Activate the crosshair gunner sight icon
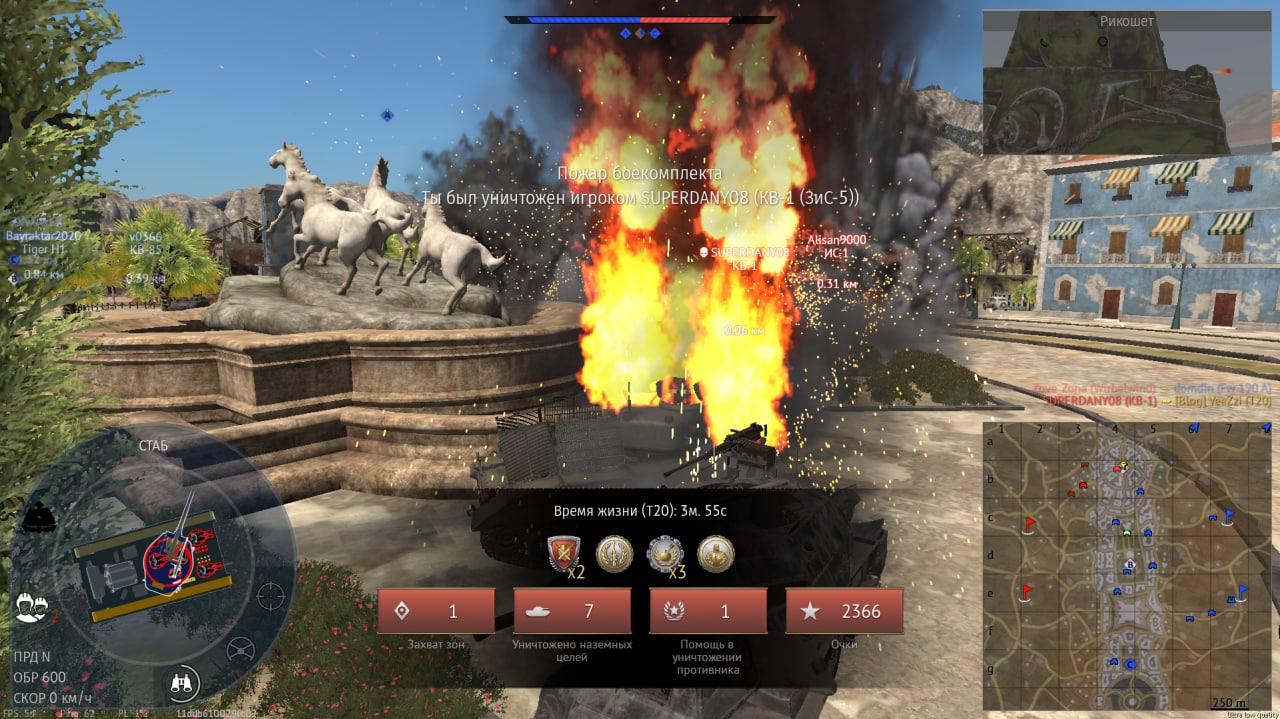Screen dimensions: 1280x719 coord(270,596)
